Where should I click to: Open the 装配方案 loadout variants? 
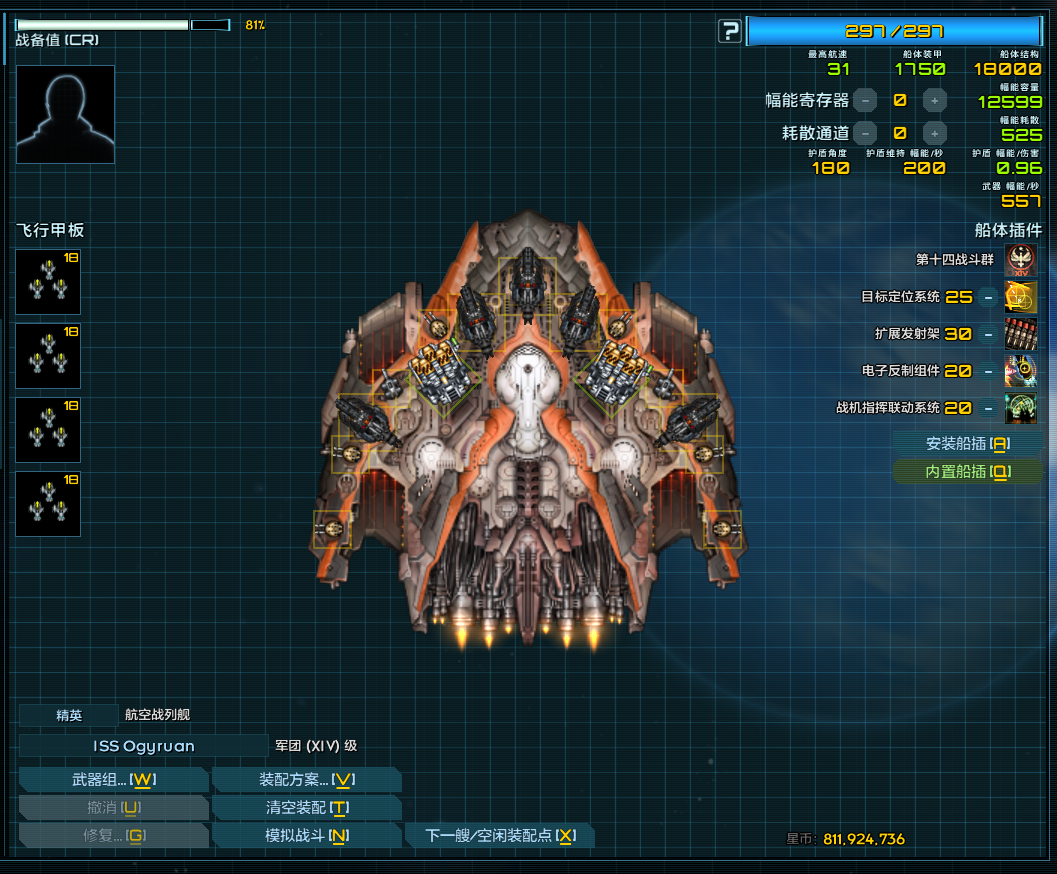306,780
